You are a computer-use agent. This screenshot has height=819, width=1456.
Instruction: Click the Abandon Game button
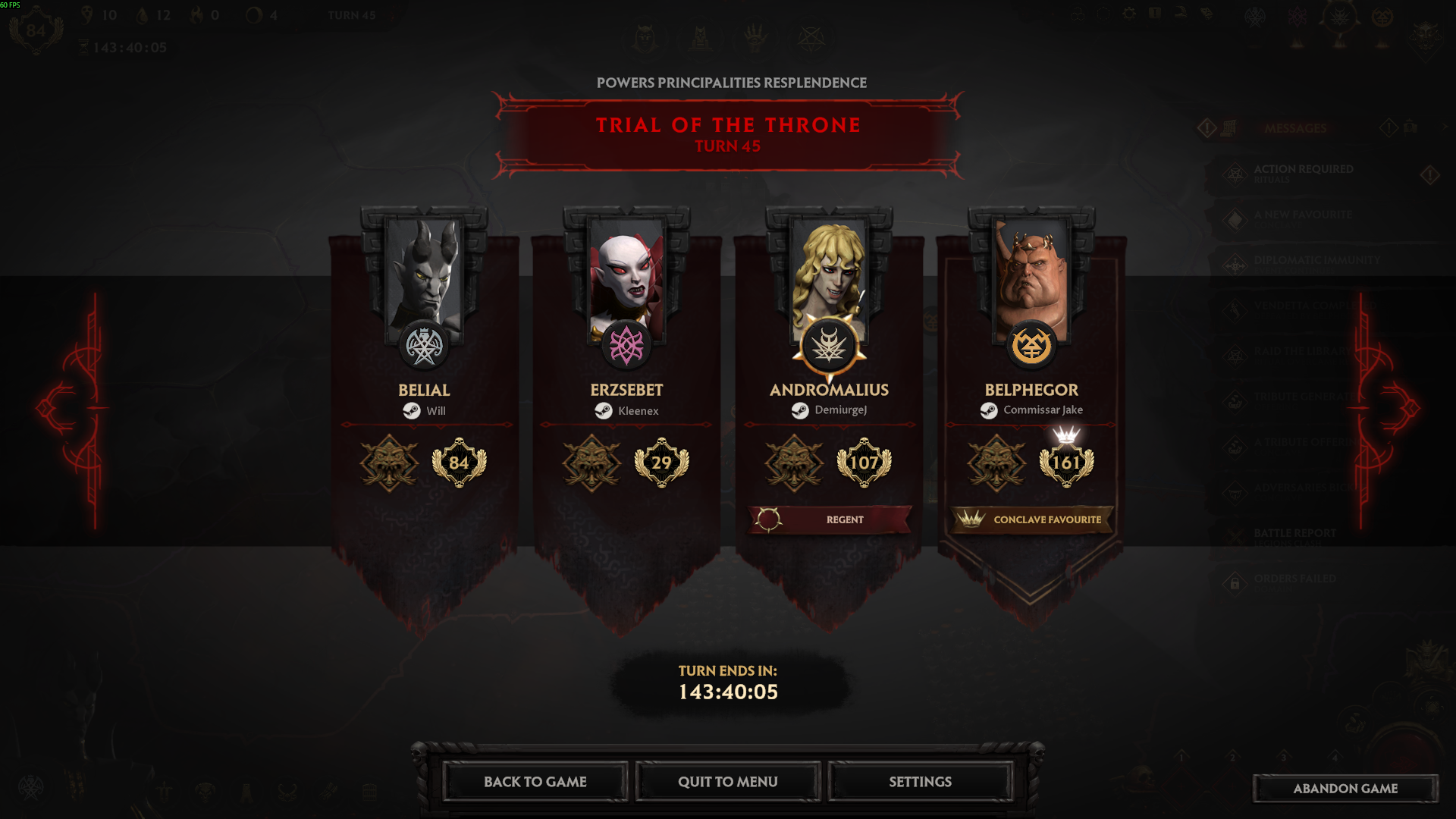click(1345, 789)
